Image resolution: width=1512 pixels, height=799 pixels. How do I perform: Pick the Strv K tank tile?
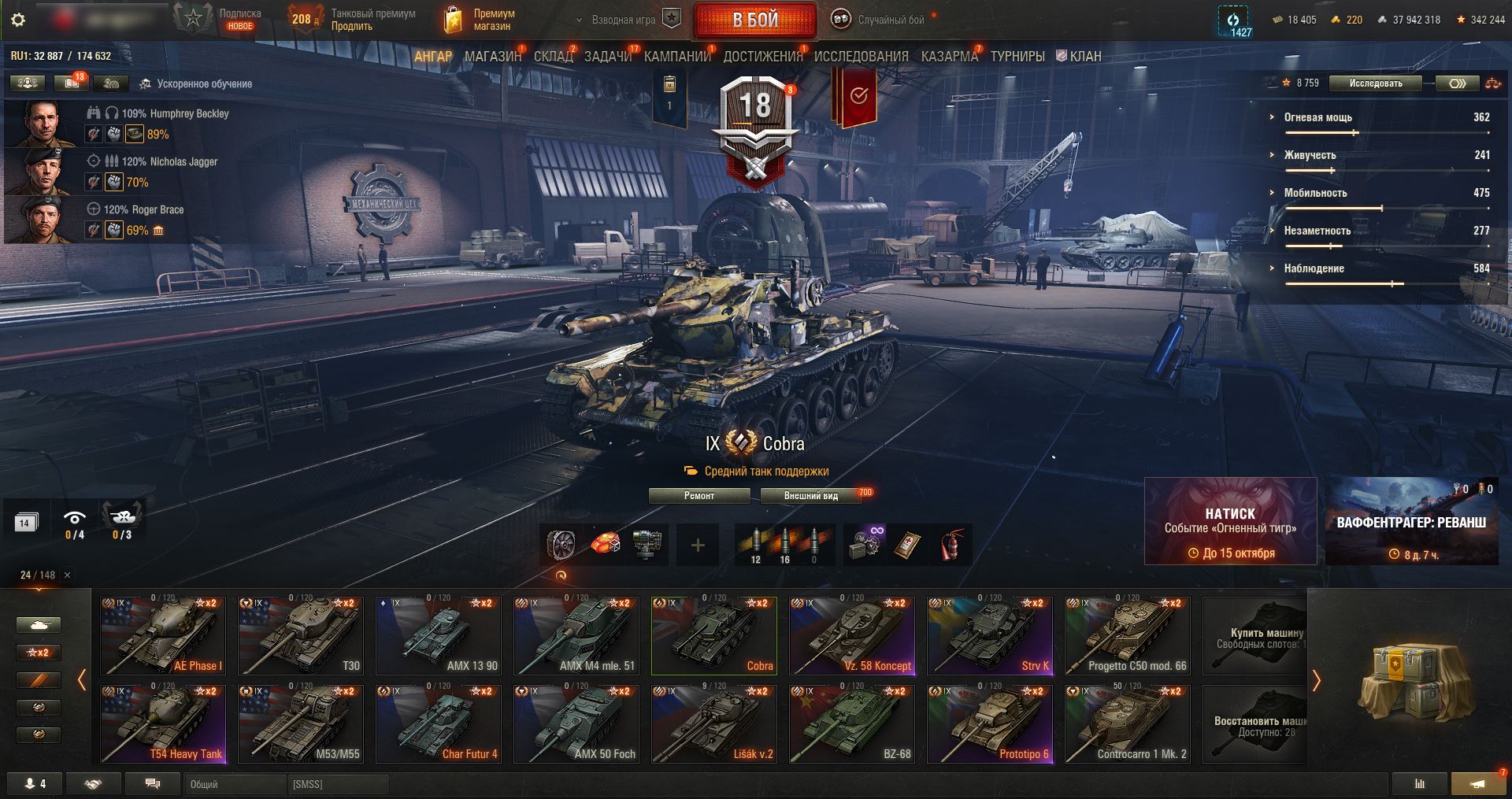990,636
